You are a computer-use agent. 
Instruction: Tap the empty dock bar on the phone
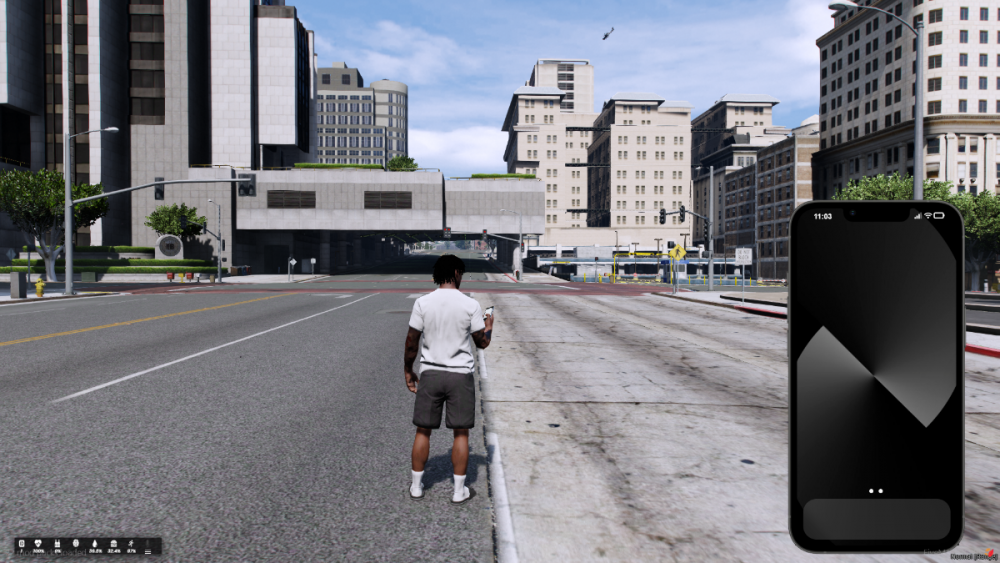[x=876, y=519]
